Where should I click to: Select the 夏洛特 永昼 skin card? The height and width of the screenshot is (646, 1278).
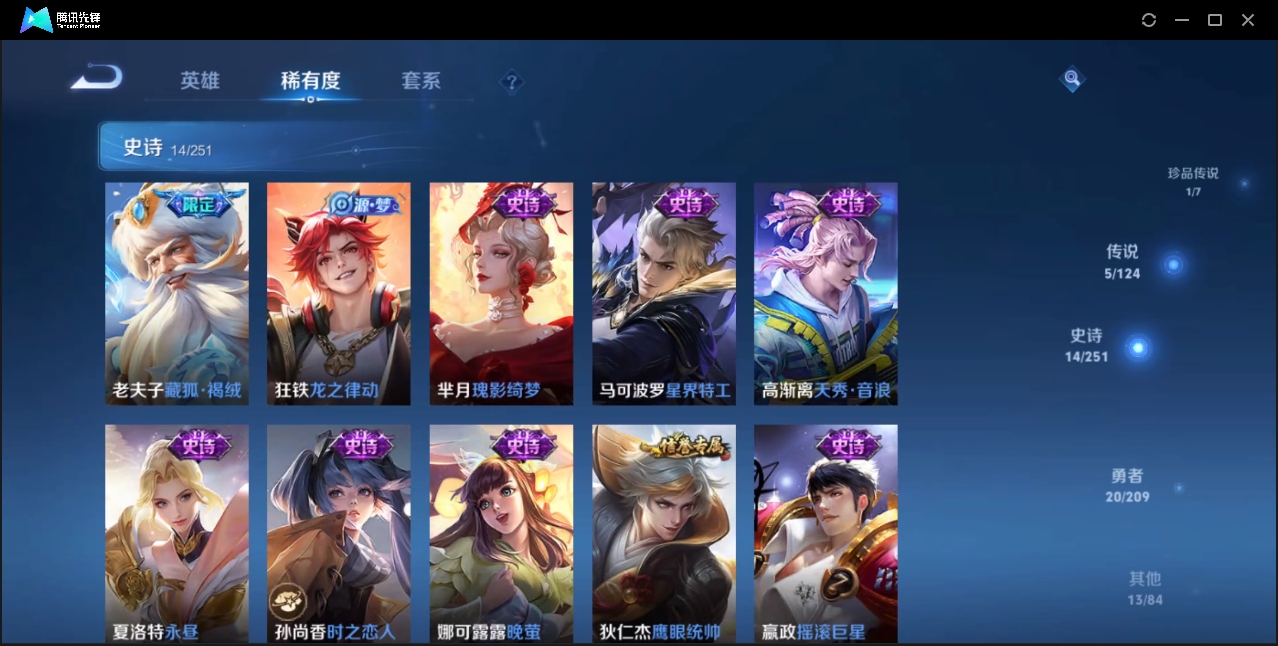pyautogui.click(x=177, y=533)
